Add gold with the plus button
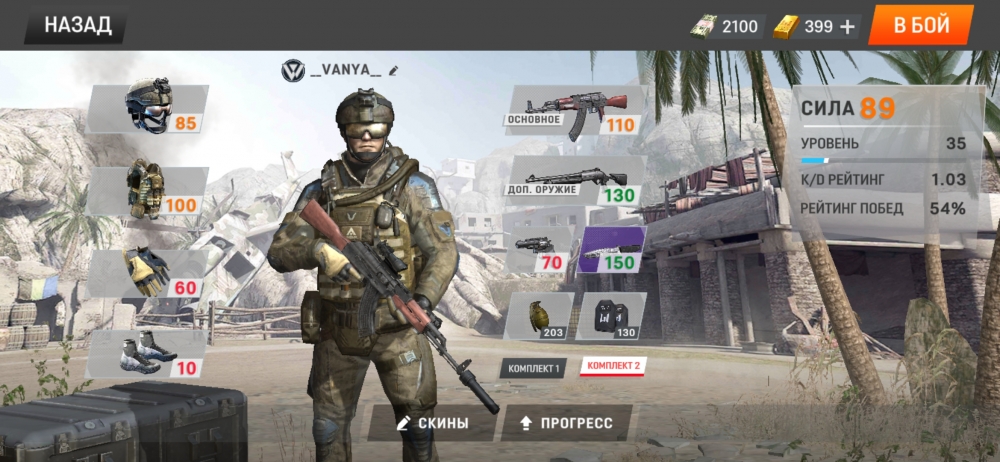Screen dimensions: 1000x462 848,27
